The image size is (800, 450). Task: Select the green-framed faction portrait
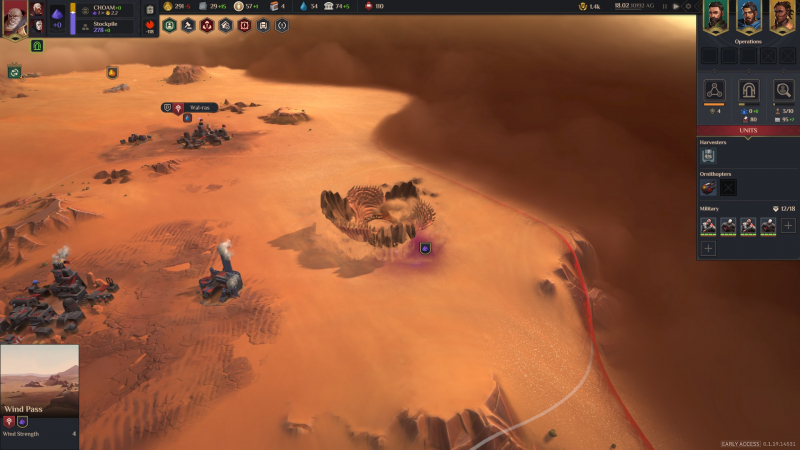coord(716,18)
